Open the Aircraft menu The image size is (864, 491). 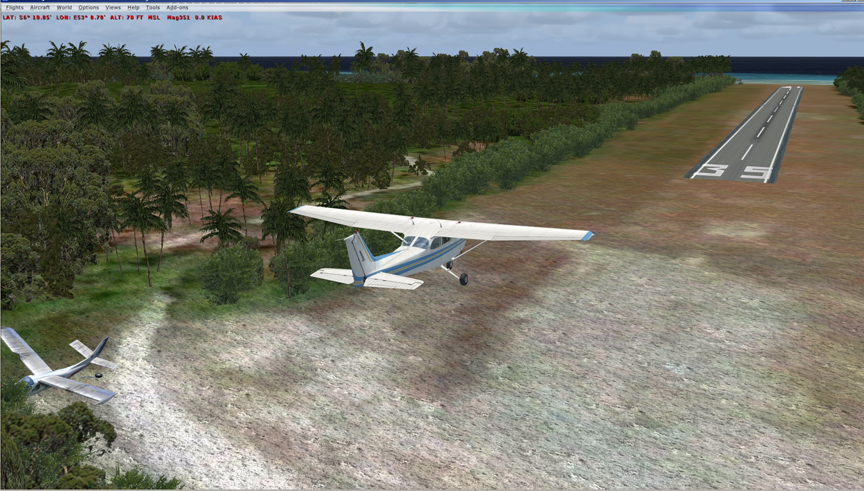click(x=40, y=7)
